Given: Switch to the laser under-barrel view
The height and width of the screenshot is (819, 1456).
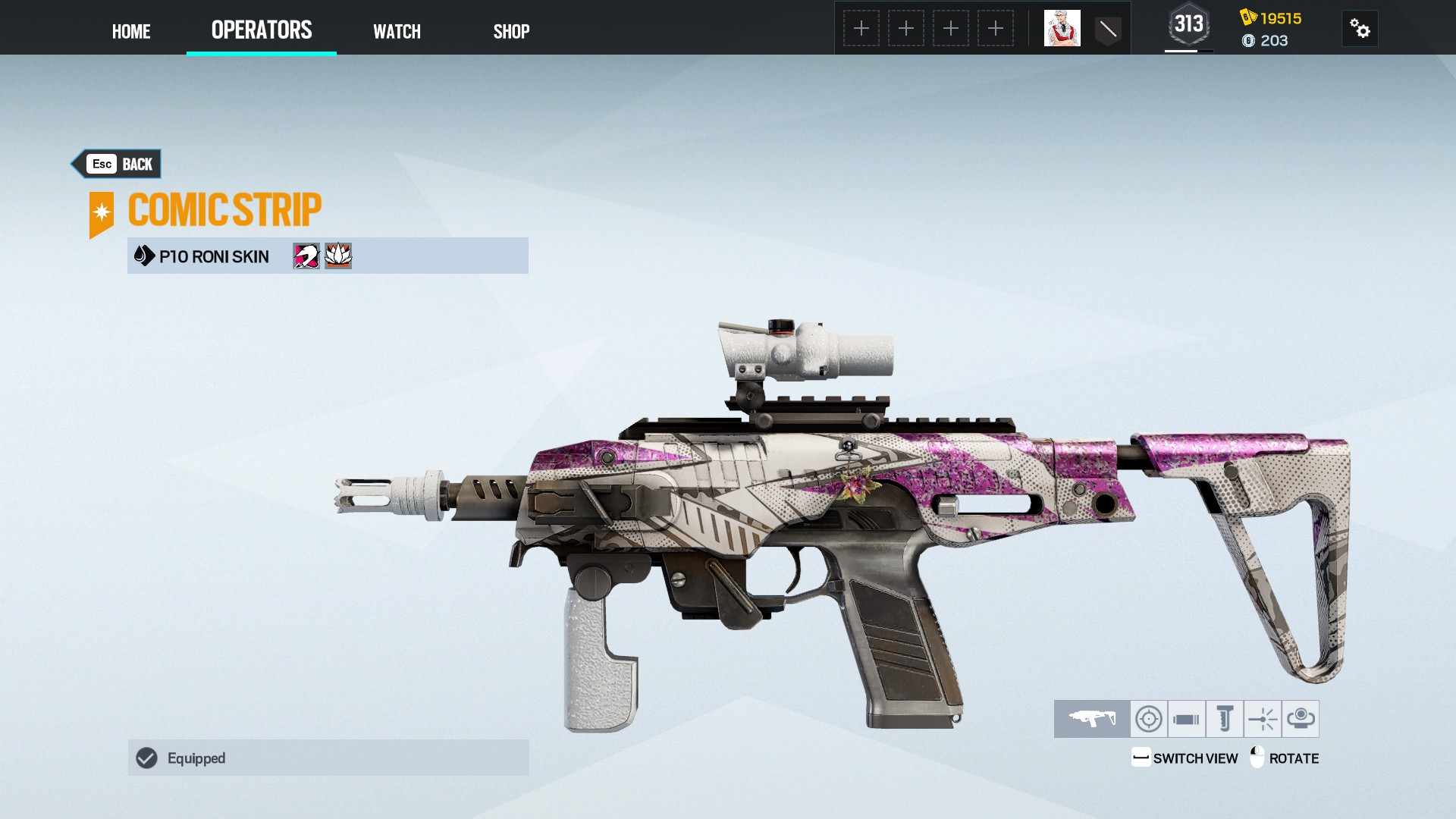Looking at the screenshot, I should pyautogui.click(x=1263, y=718).
